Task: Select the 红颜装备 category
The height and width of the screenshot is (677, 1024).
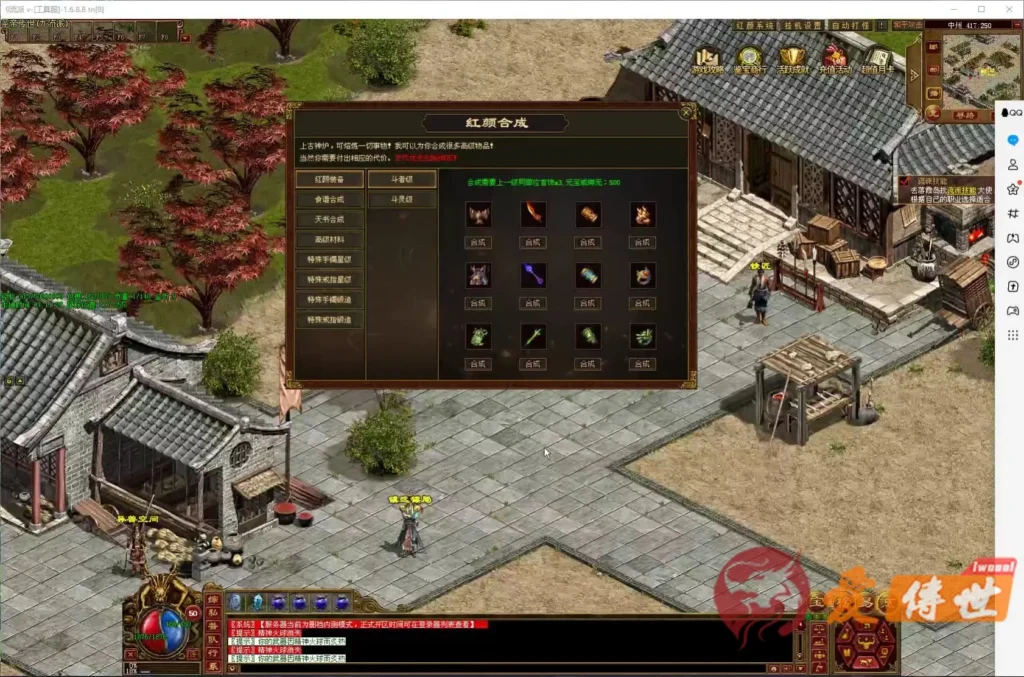Action: (x=329, y=179)
